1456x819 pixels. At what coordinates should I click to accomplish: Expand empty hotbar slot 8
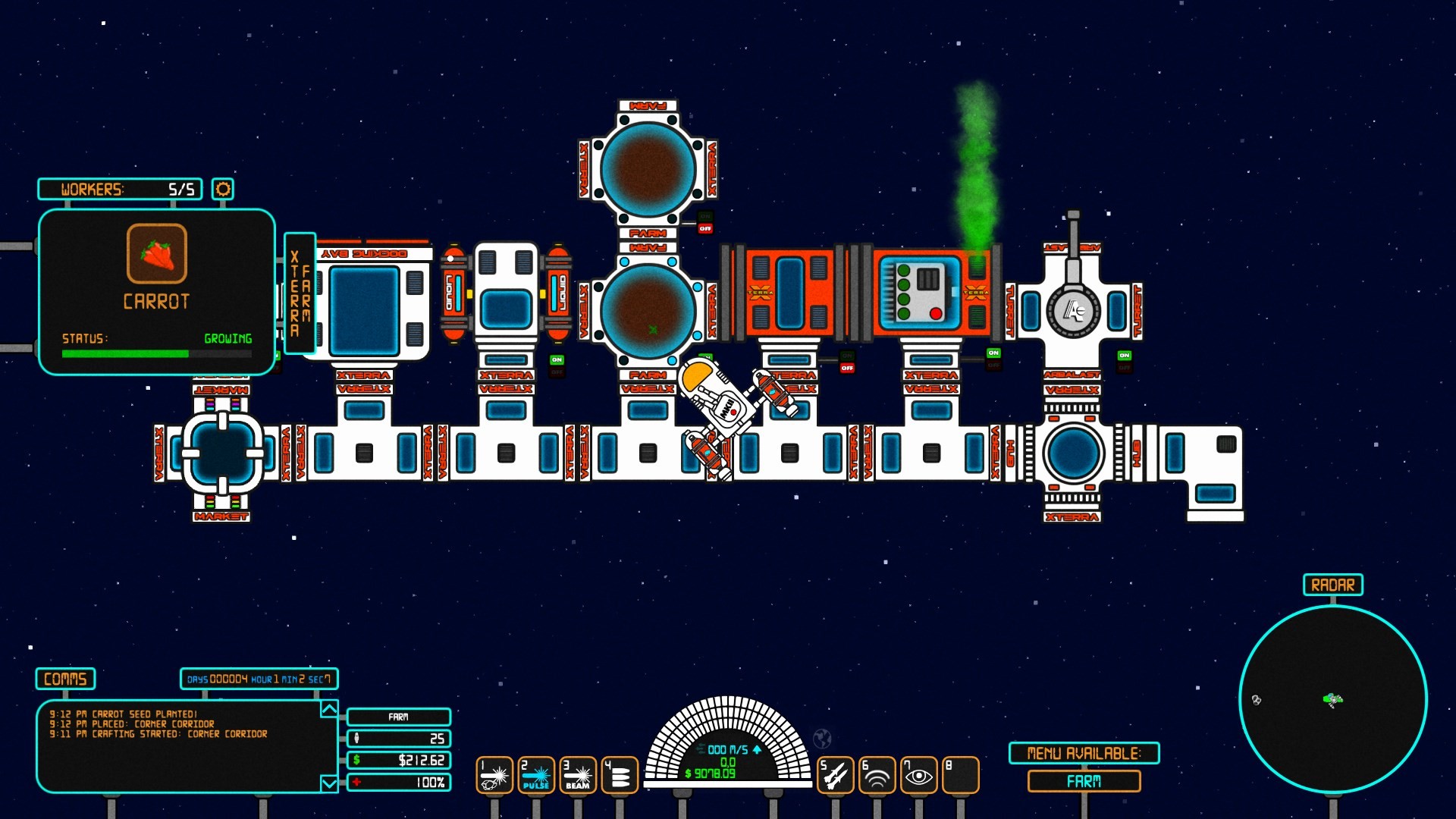click(x=962, y=774)
